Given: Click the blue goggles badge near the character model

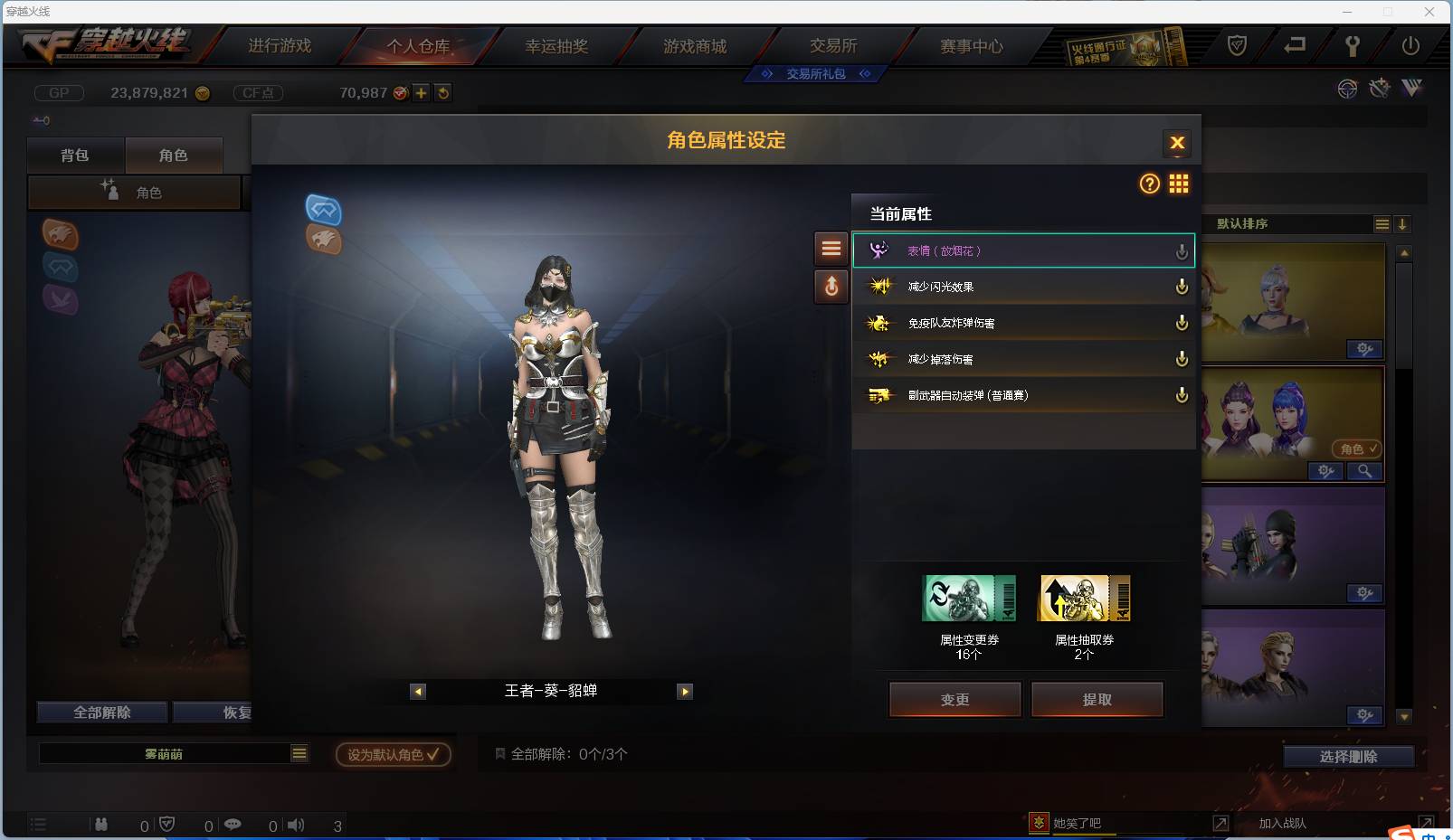Looking at the screenshot, I should [324, 210].
